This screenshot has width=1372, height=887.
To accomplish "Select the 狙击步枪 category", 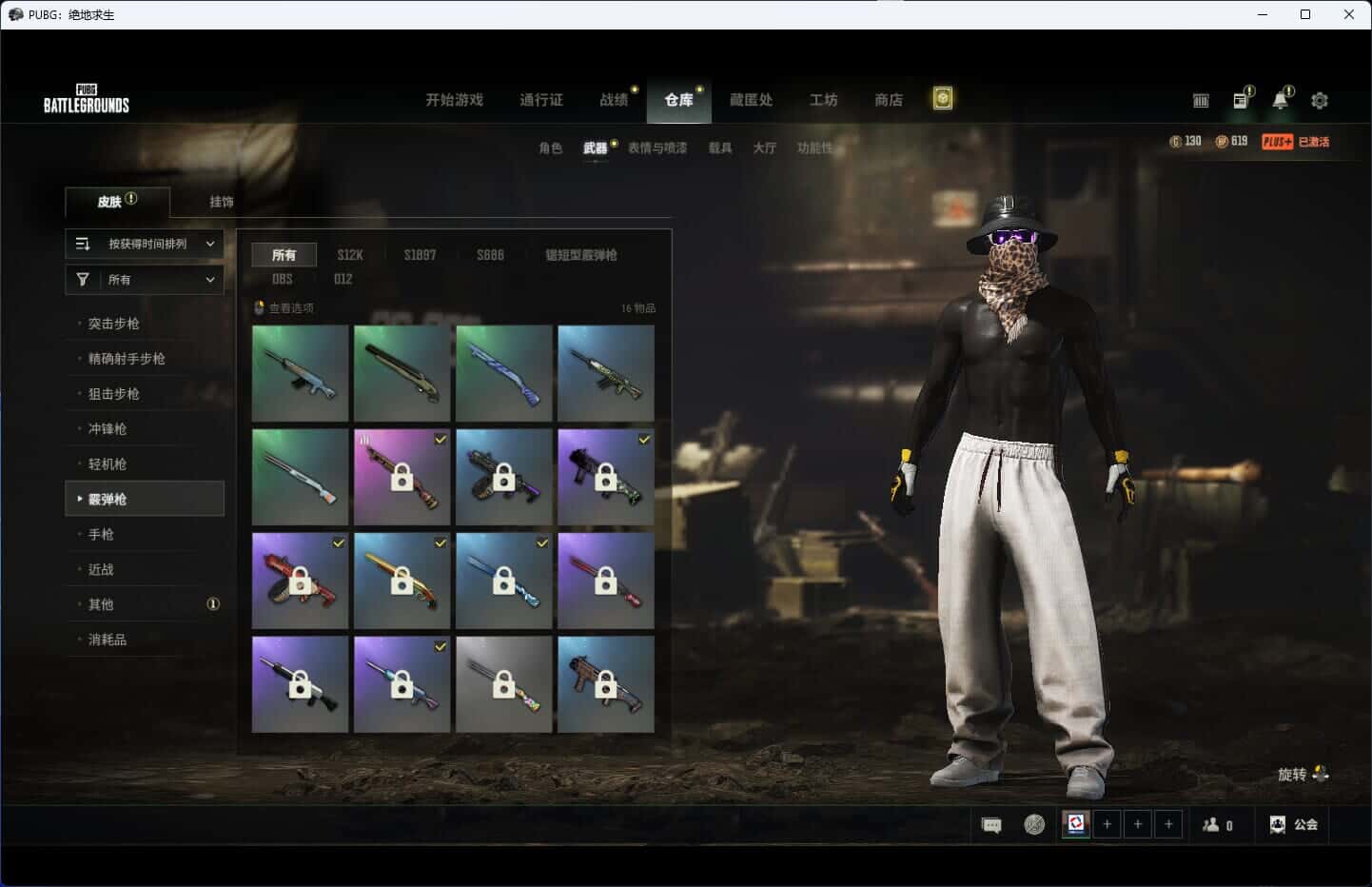I will pyautogui.click(x=114, y=394).
